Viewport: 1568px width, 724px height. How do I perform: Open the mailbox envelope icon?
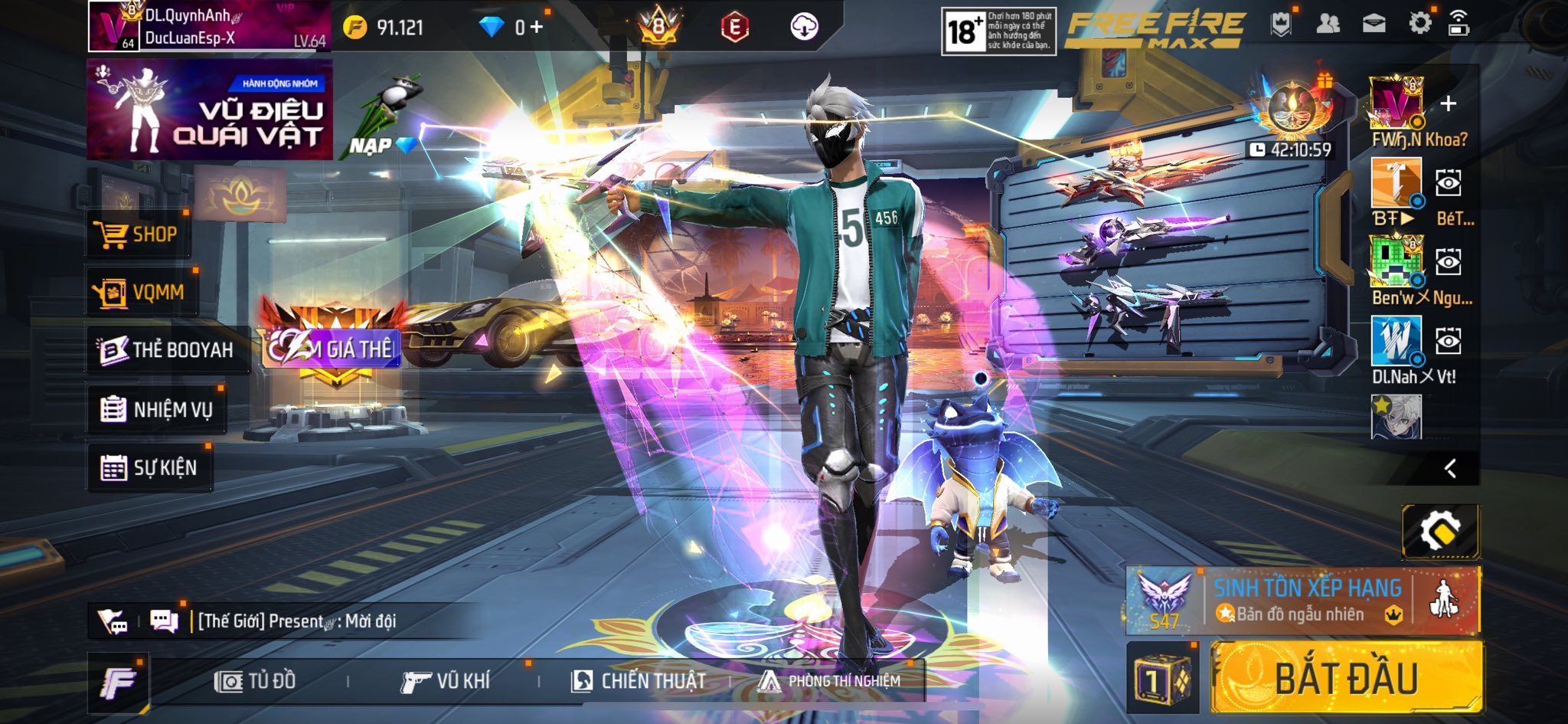coord(1374,24)
